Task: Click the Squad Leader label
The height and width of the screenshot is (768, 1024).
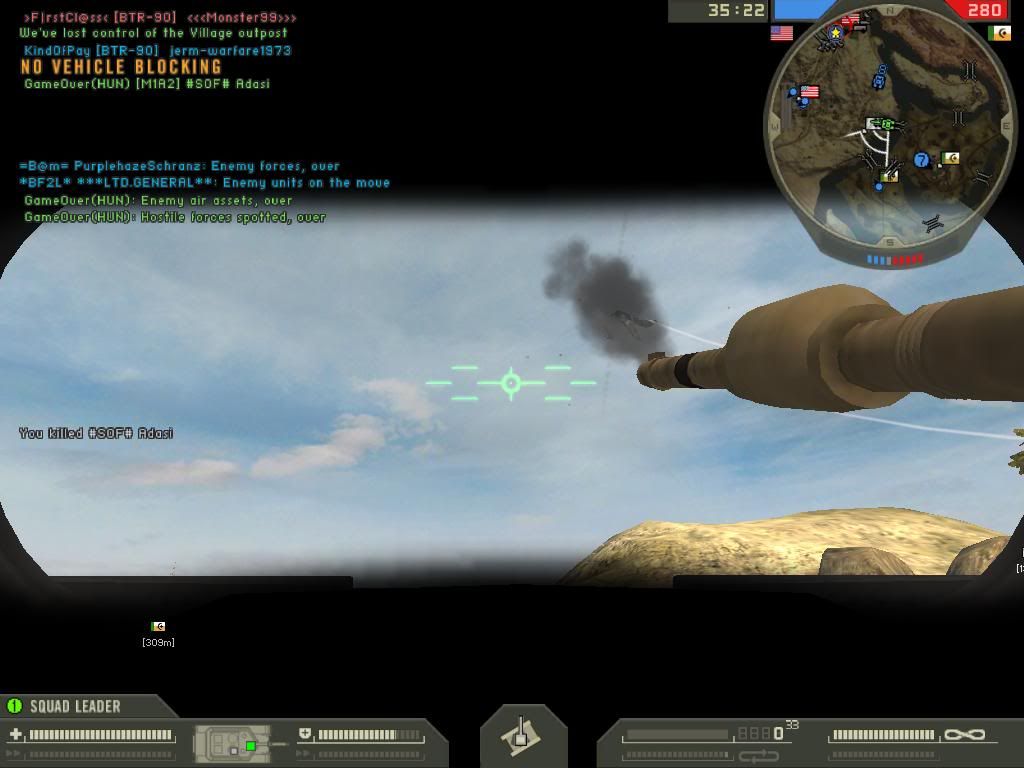Action: tap(74, 707)
